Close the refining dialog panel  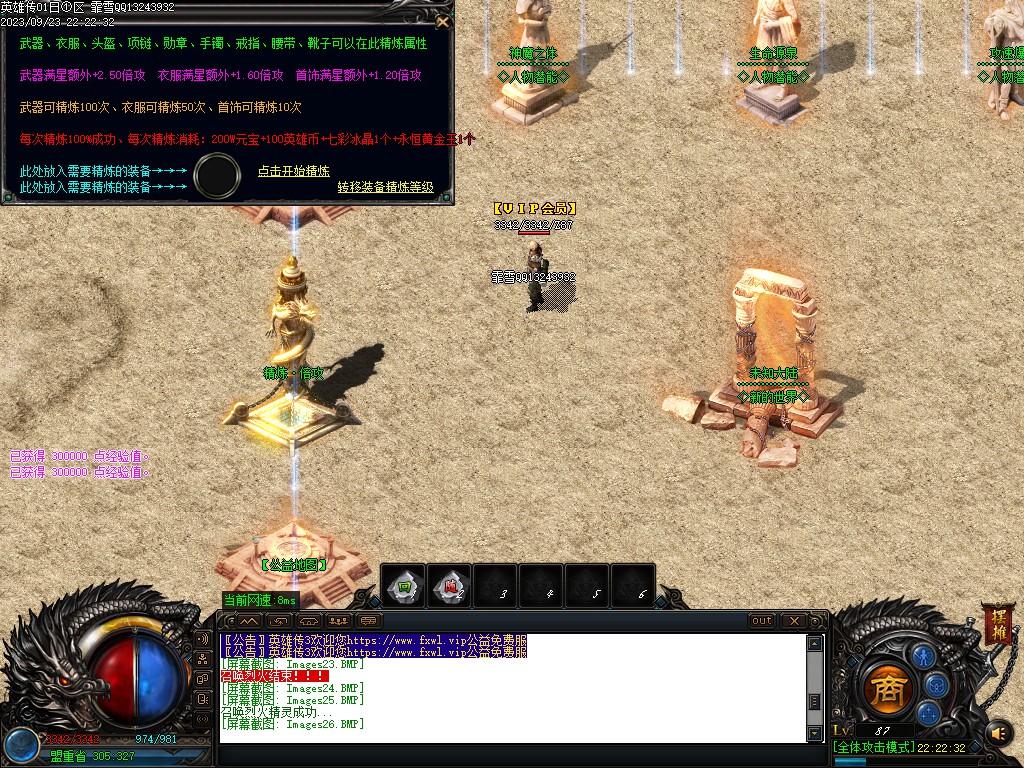point(443,21)
